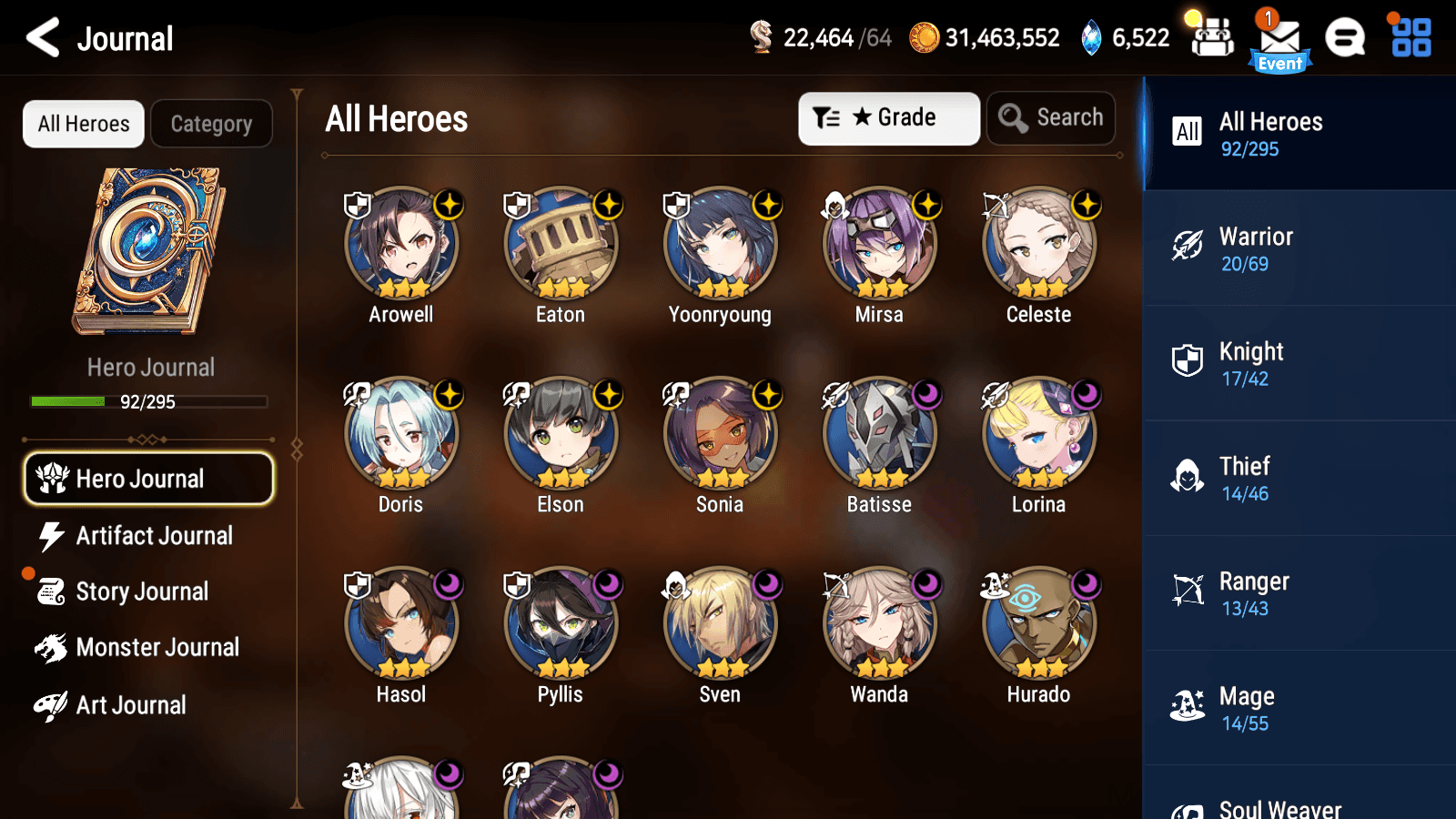
Task: Select the Story Journal menu entry
Action: click(141, 591)
